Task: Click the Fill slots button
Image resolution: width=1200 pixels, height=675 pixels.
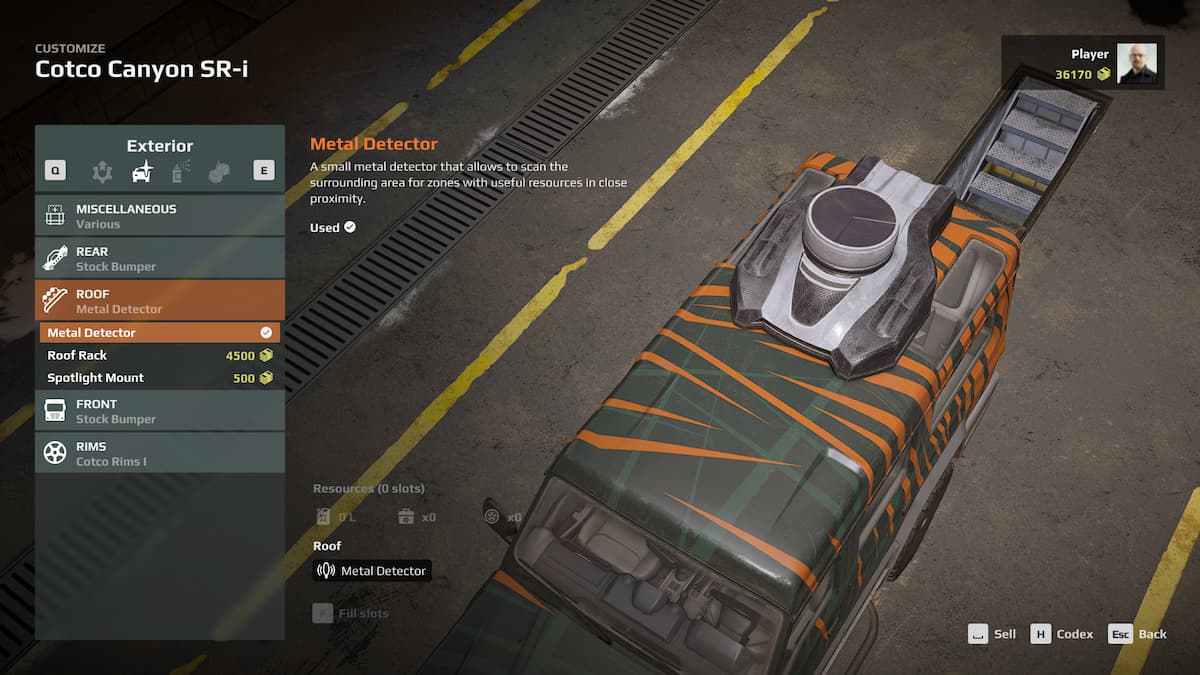Action: 351,613
